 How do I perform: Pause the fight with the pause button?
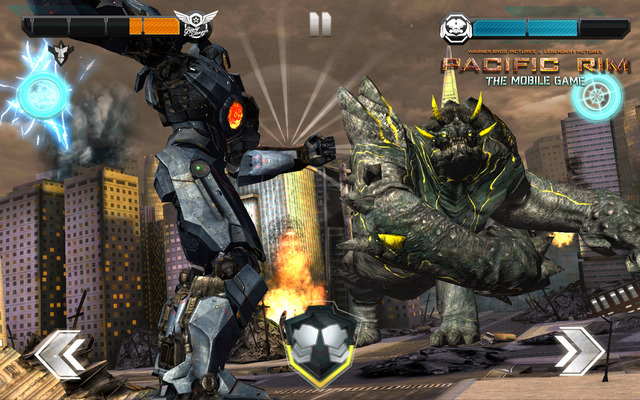click(320, 24)
